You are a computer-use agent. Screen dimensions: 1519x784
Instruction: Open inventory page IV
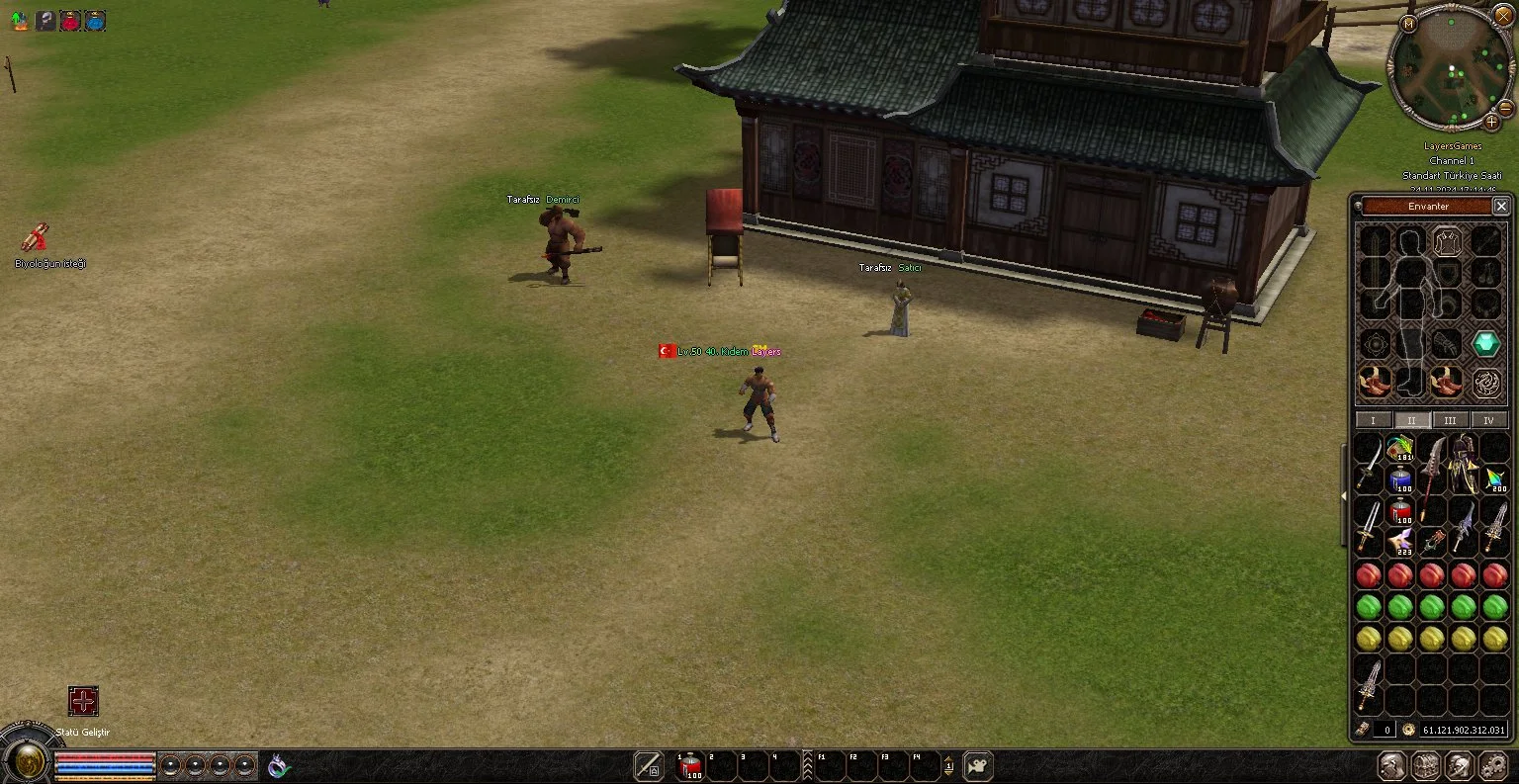coord(1488,420)
